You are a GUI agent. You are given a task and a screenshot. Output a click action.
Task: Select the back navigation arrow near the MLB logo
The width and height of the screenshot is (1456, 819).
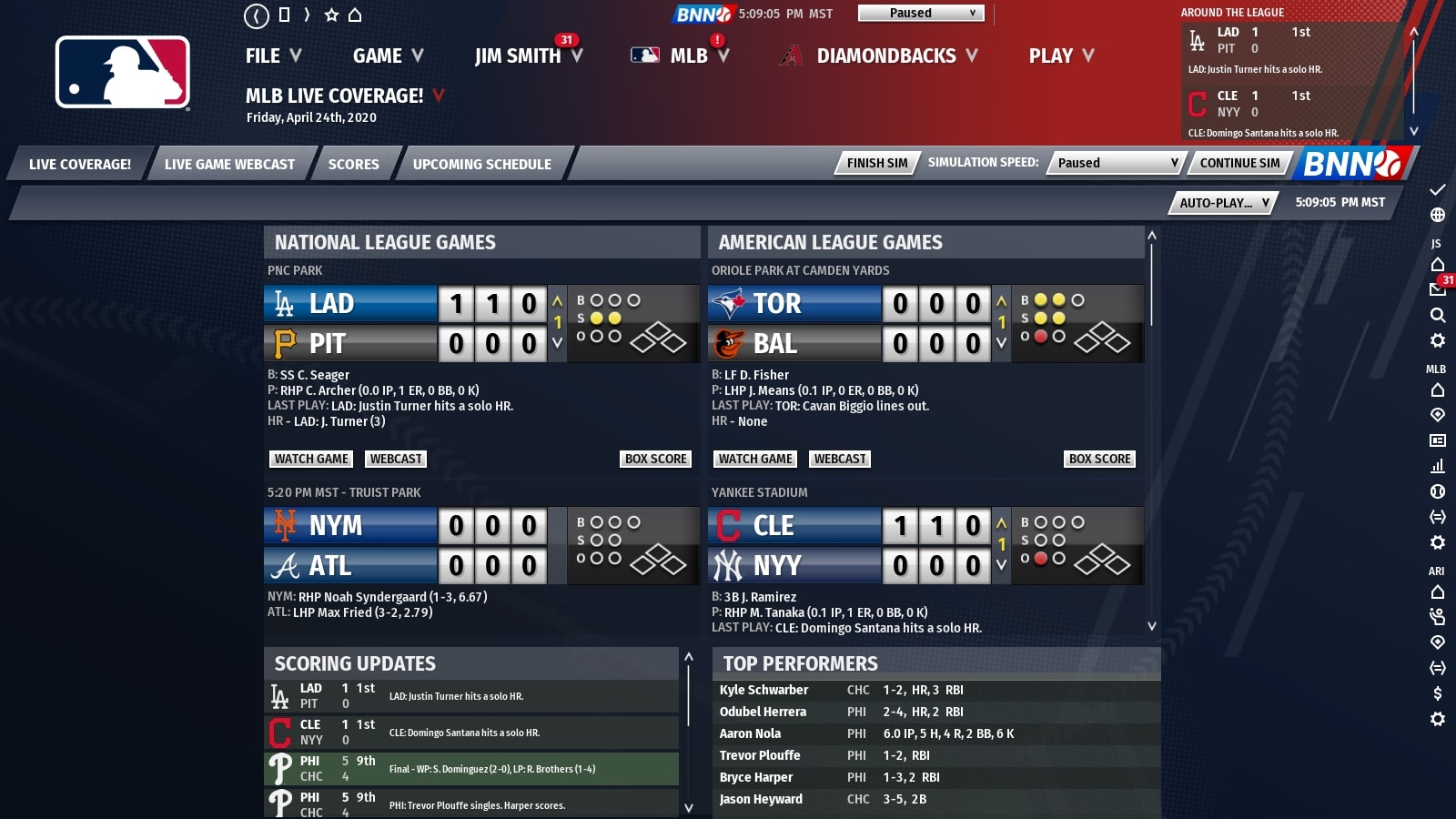click(256, 13)
